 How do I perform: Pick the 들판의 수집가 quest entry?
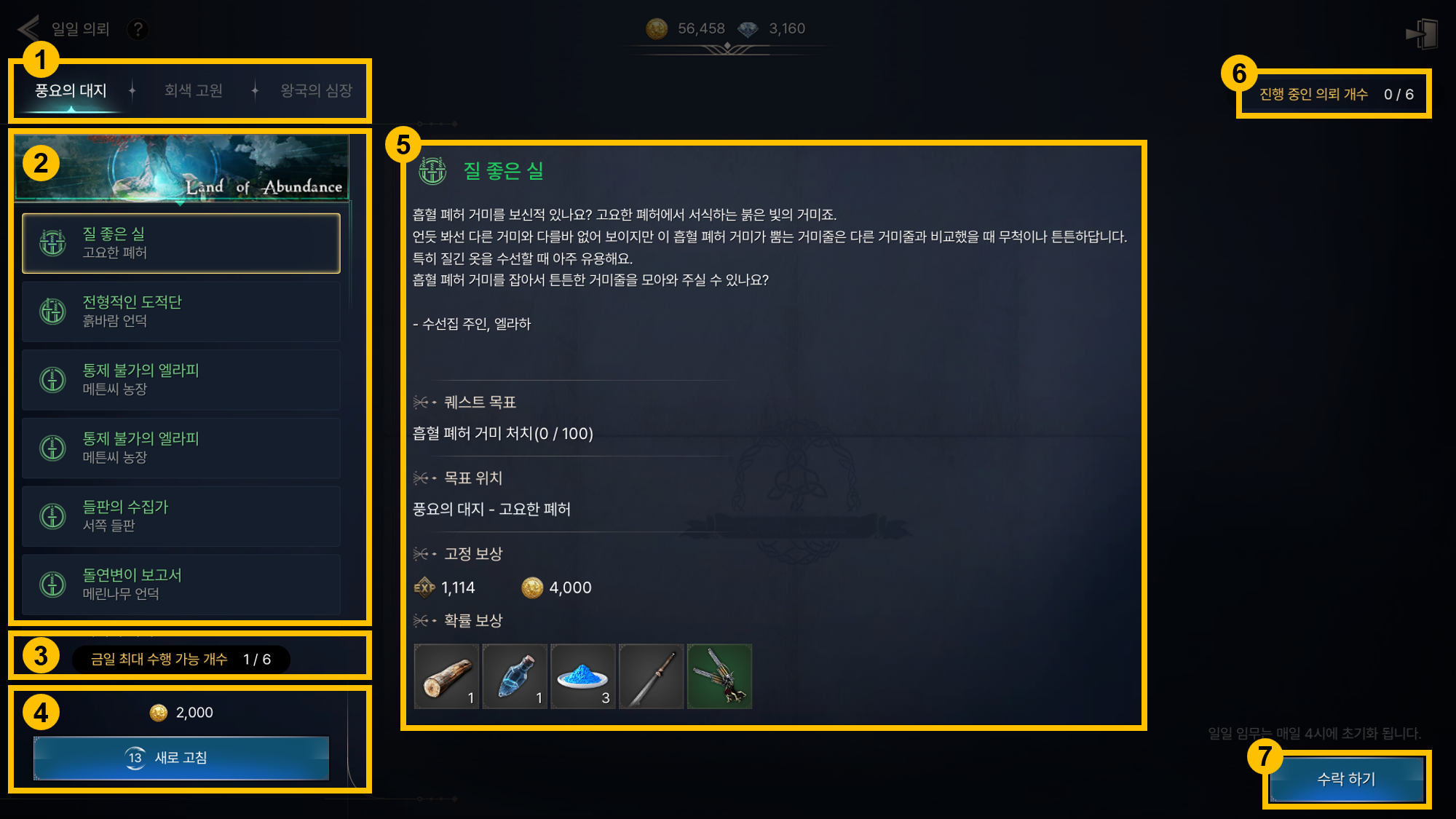coord(181,516)
